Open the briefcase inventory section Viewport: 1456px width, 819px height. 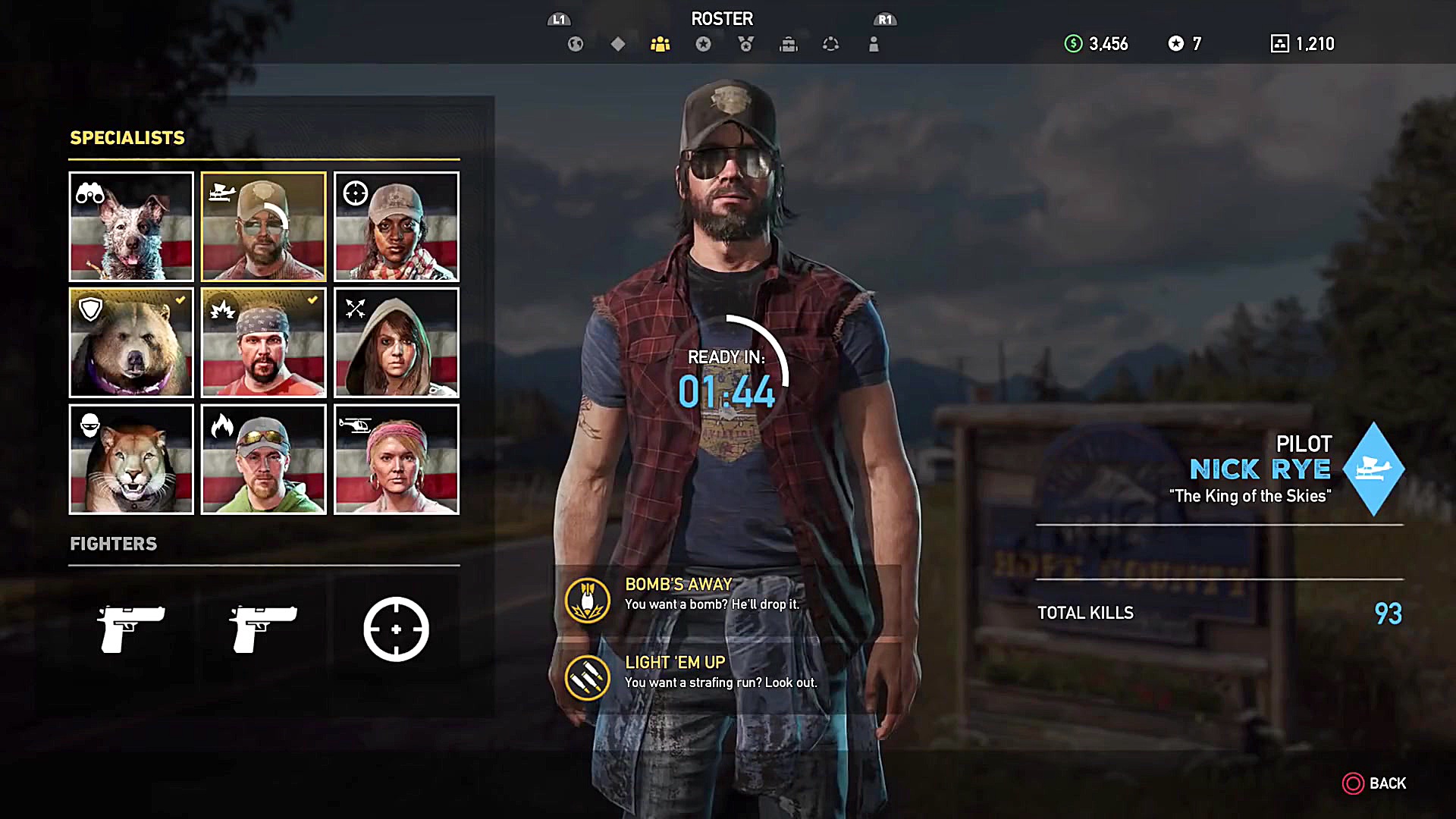pos(789,44)
